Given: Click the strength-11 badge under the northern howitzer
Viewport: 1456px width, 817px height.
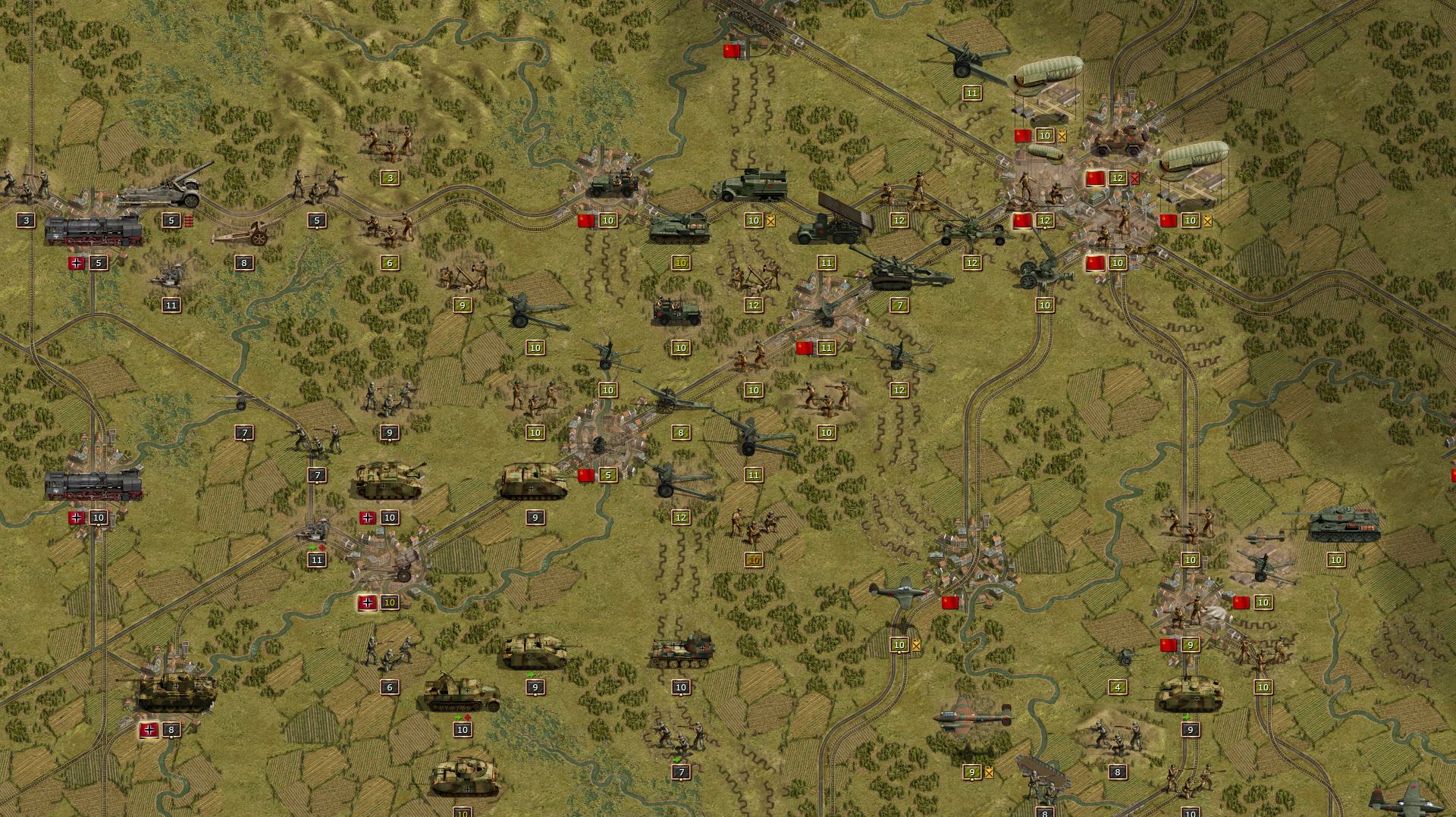Looking at the screenshot, I should click(971, 94).
